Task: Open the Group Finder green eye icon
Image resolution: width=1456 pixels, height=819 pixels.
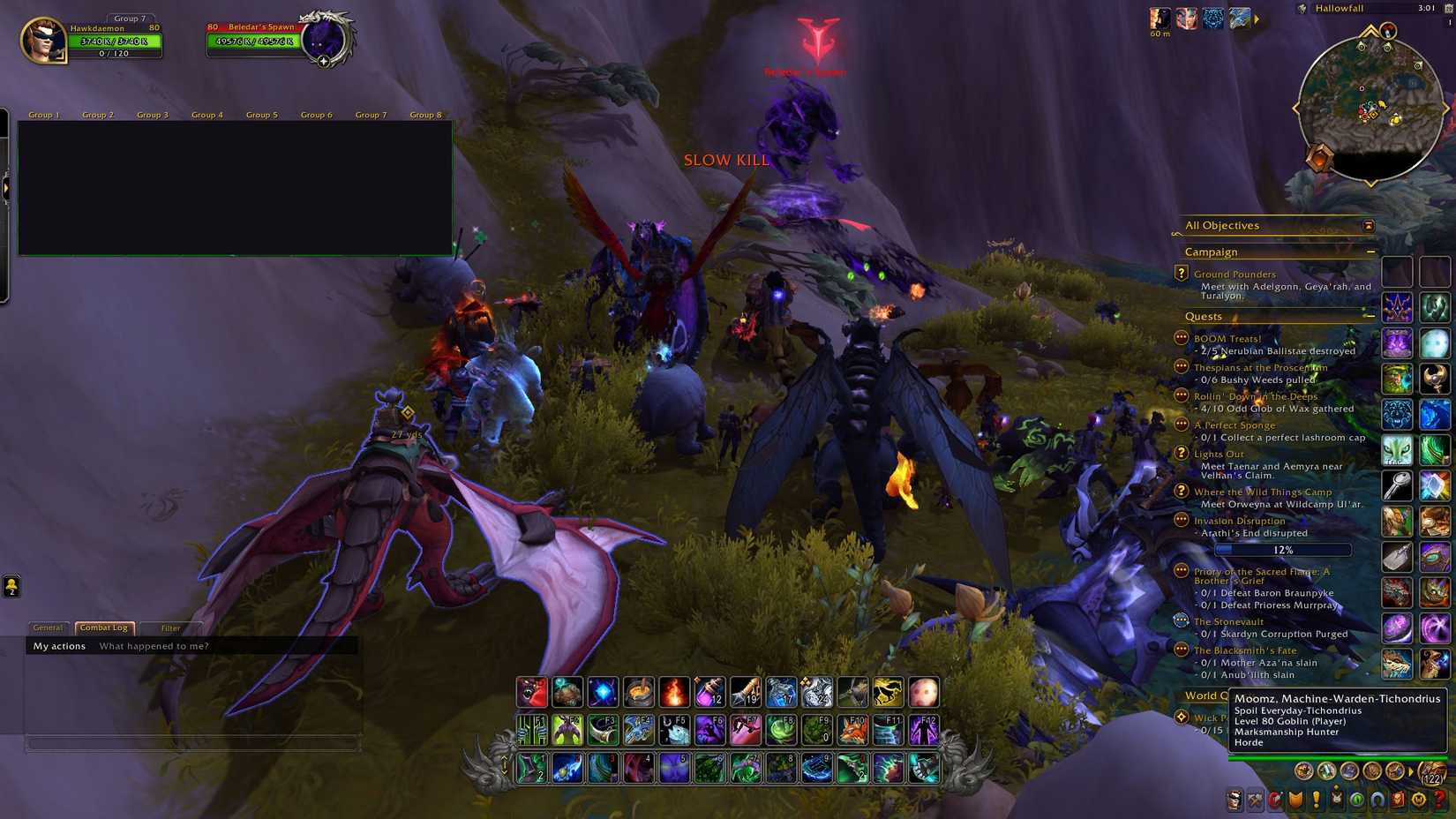Action: point(1359,801)
